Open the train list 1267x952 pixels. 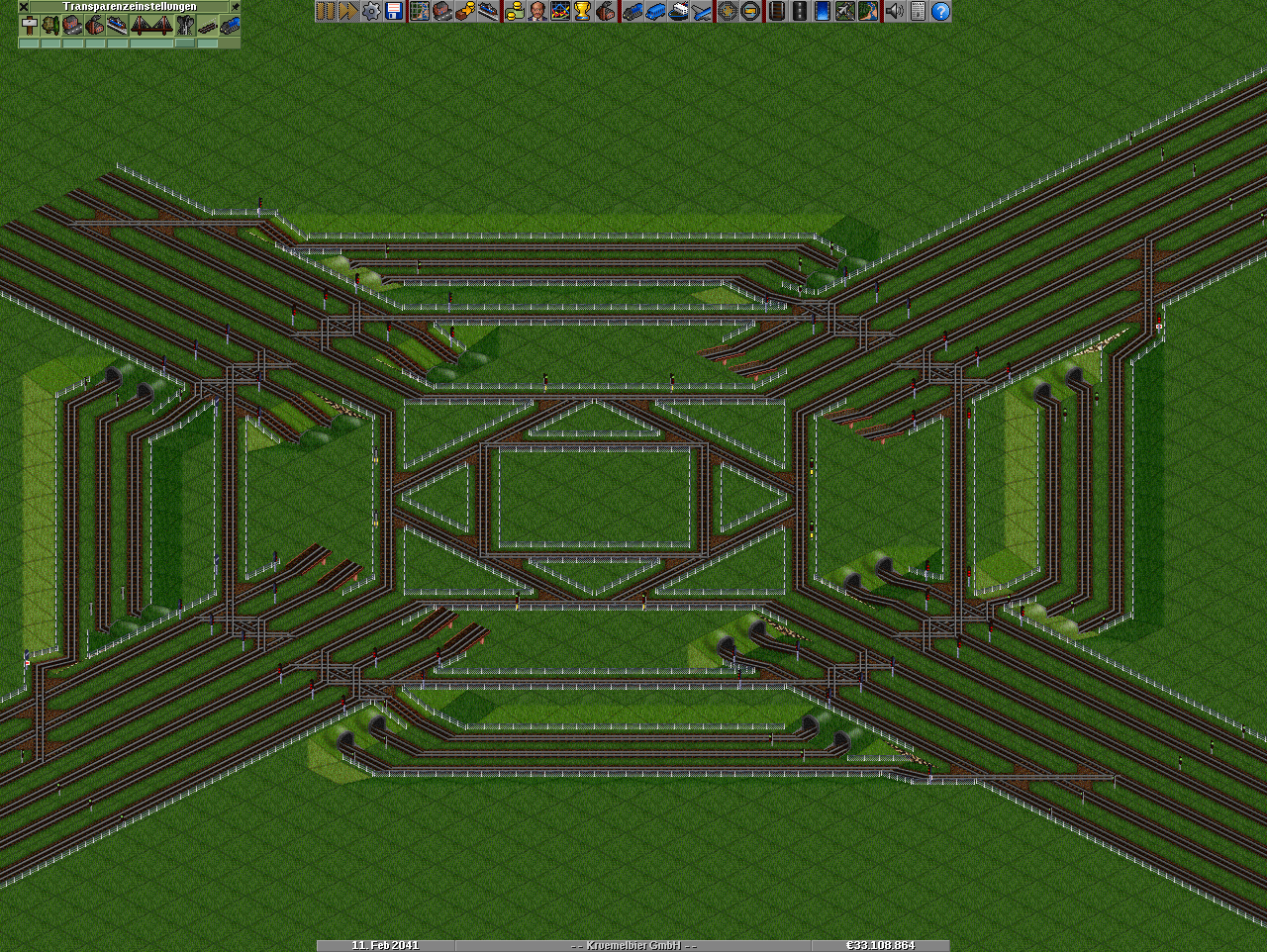click(632, 11)
